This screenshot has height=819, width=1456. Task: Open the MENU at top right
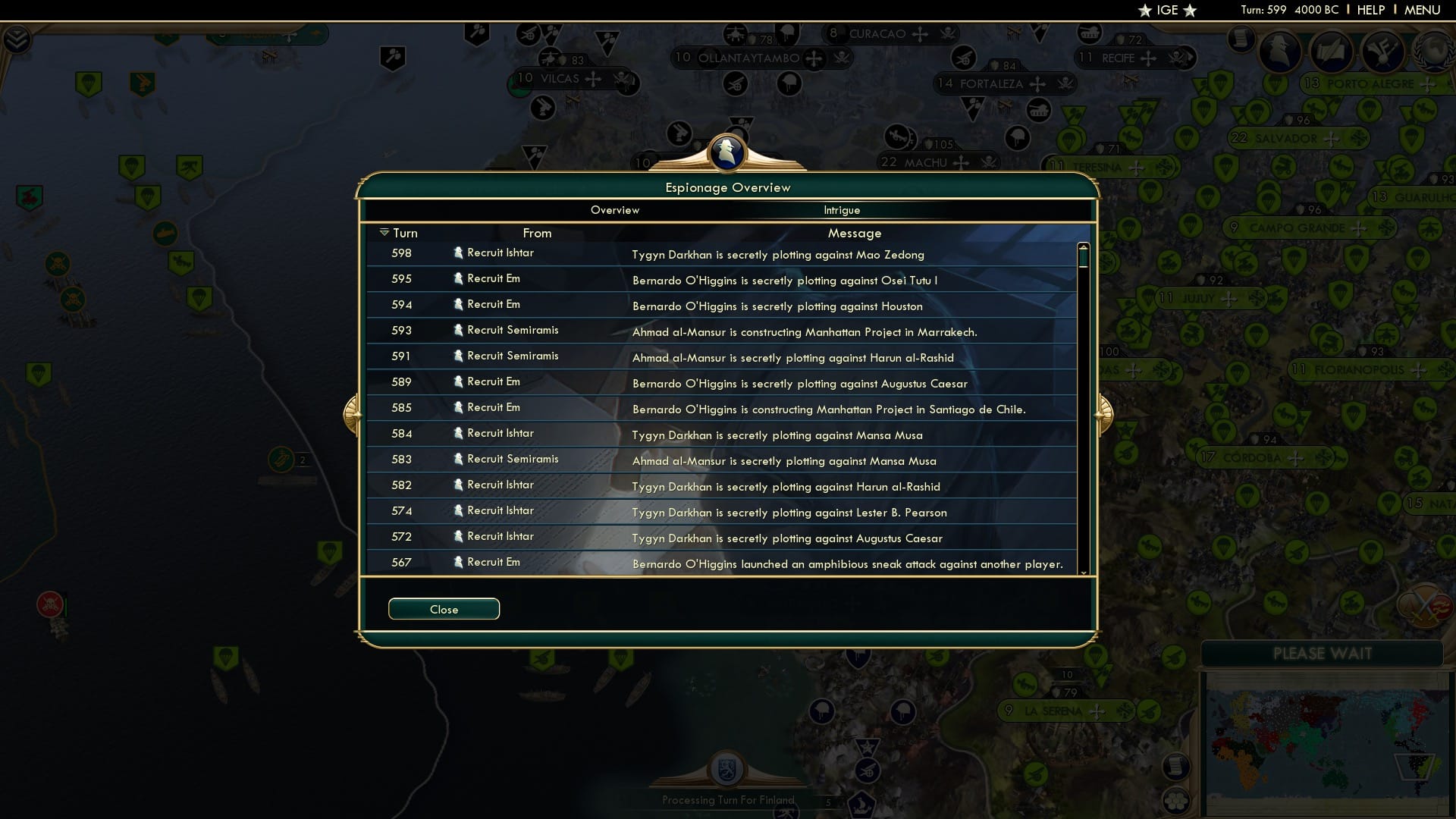(1424, 10)
